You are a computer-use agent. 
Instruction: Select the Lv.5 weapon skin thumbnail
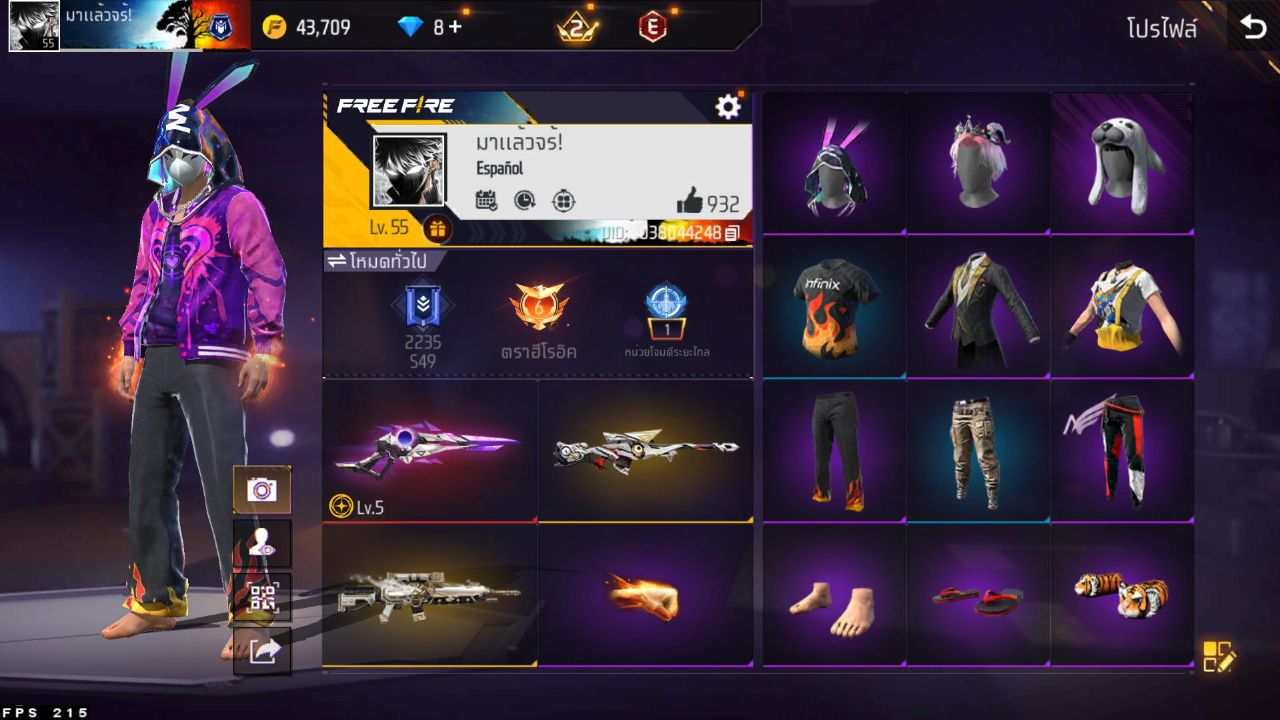coord(432,450)
